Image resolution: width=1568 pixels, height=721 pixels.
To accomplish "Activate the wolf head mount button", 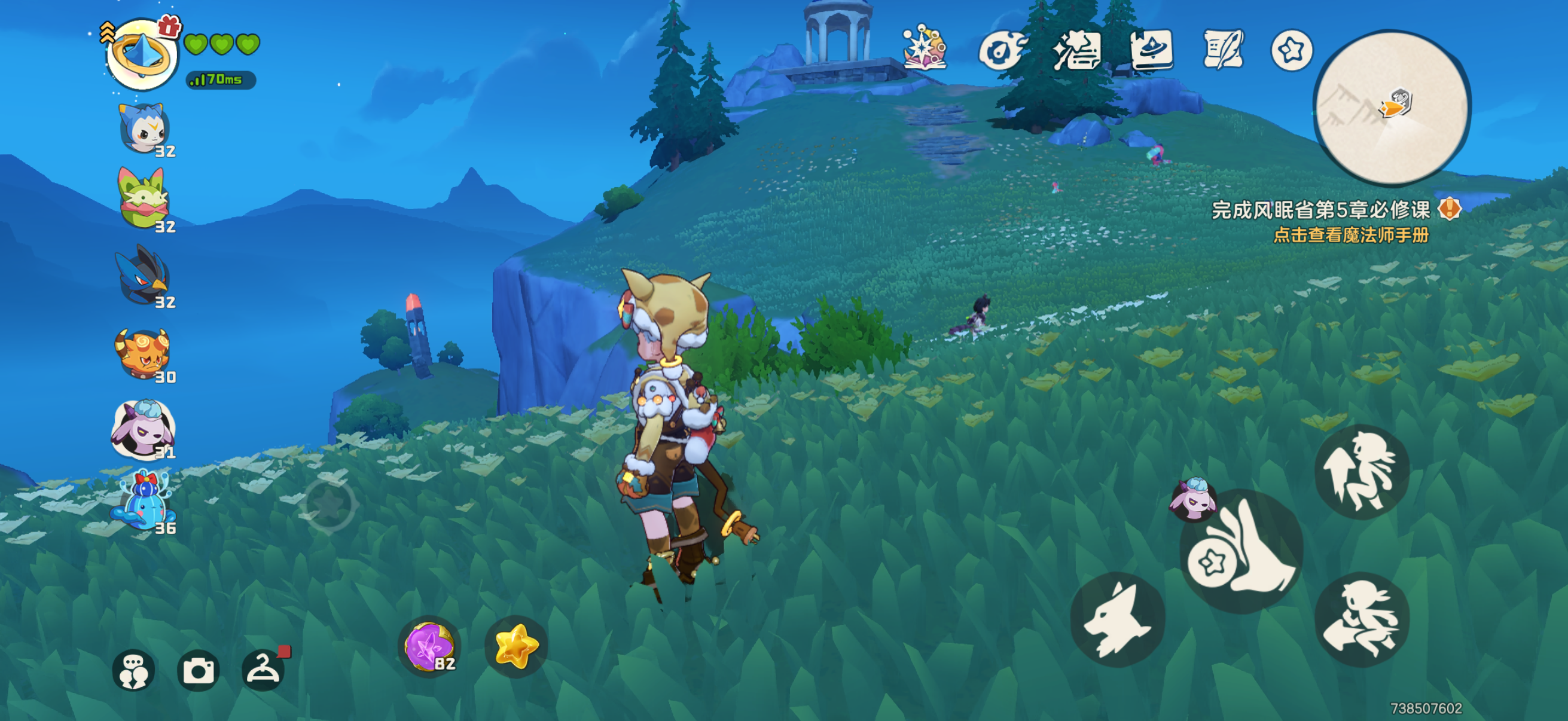I will (1118, 619).
